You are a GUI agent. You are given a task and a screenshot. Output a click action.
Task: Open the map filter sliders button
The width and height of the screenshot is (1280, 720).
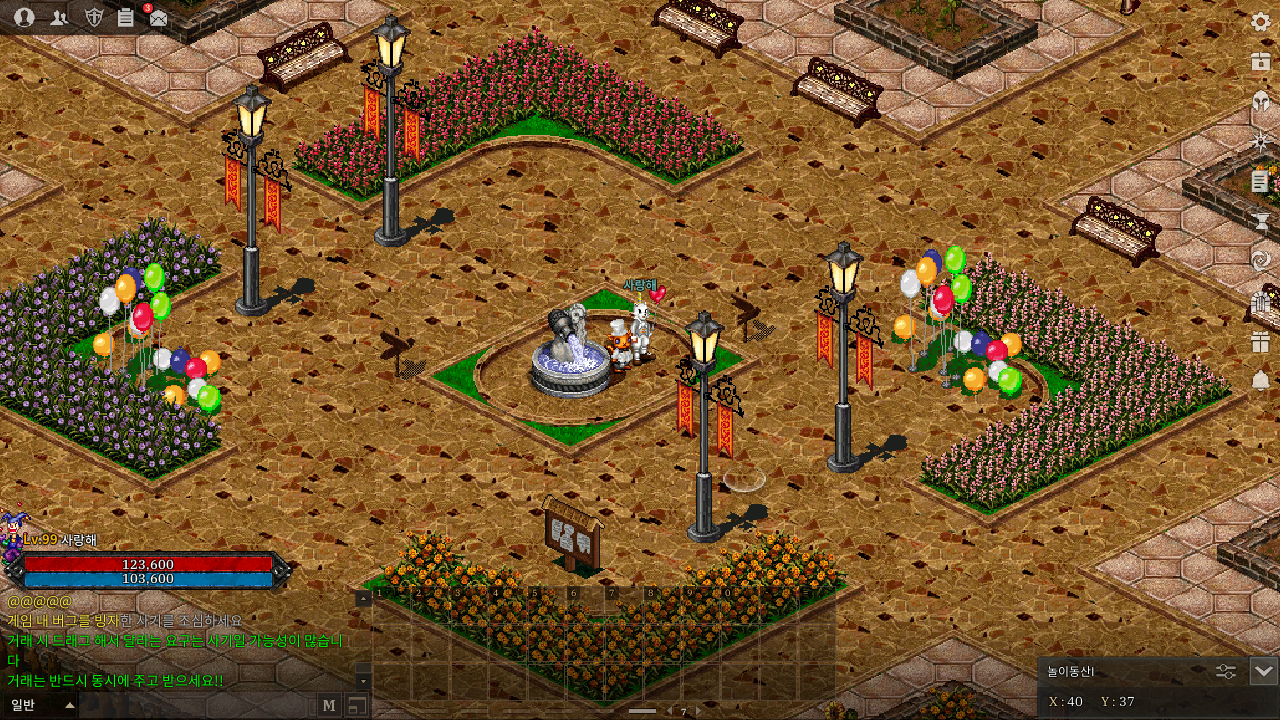pos(1226,671)
